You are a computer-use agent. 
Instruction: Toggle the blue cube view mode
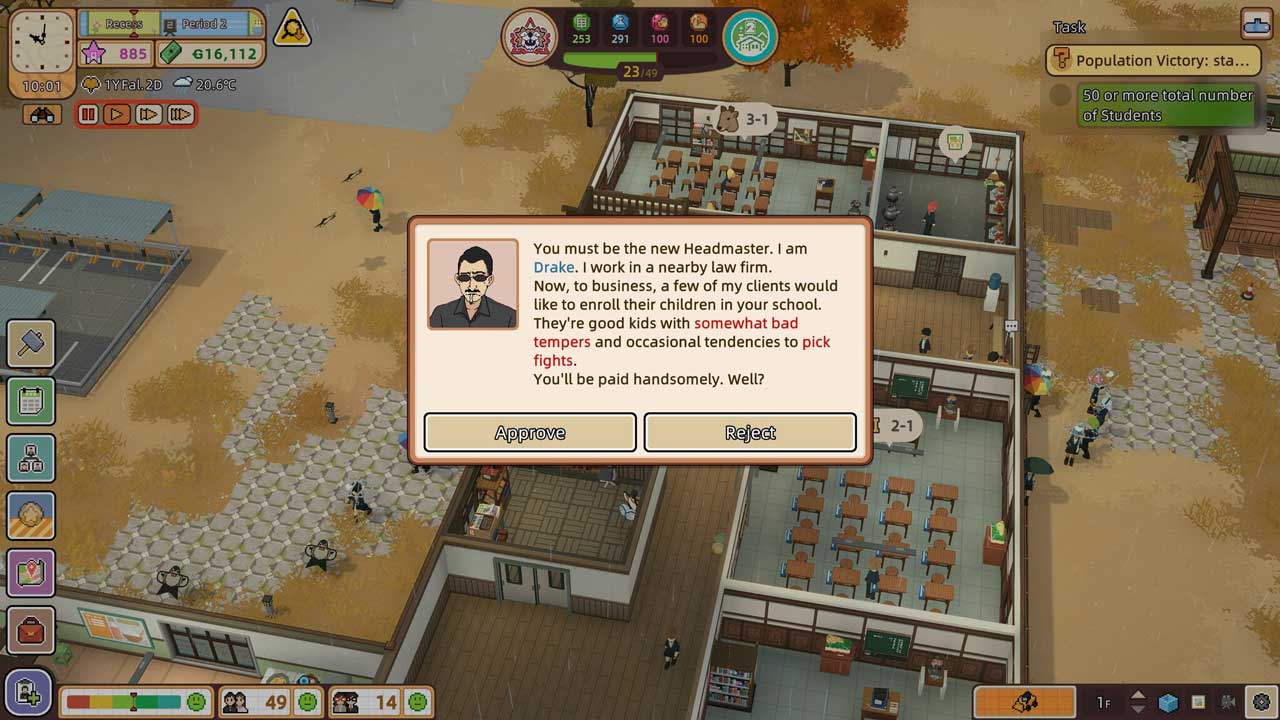coord(1168,702)
